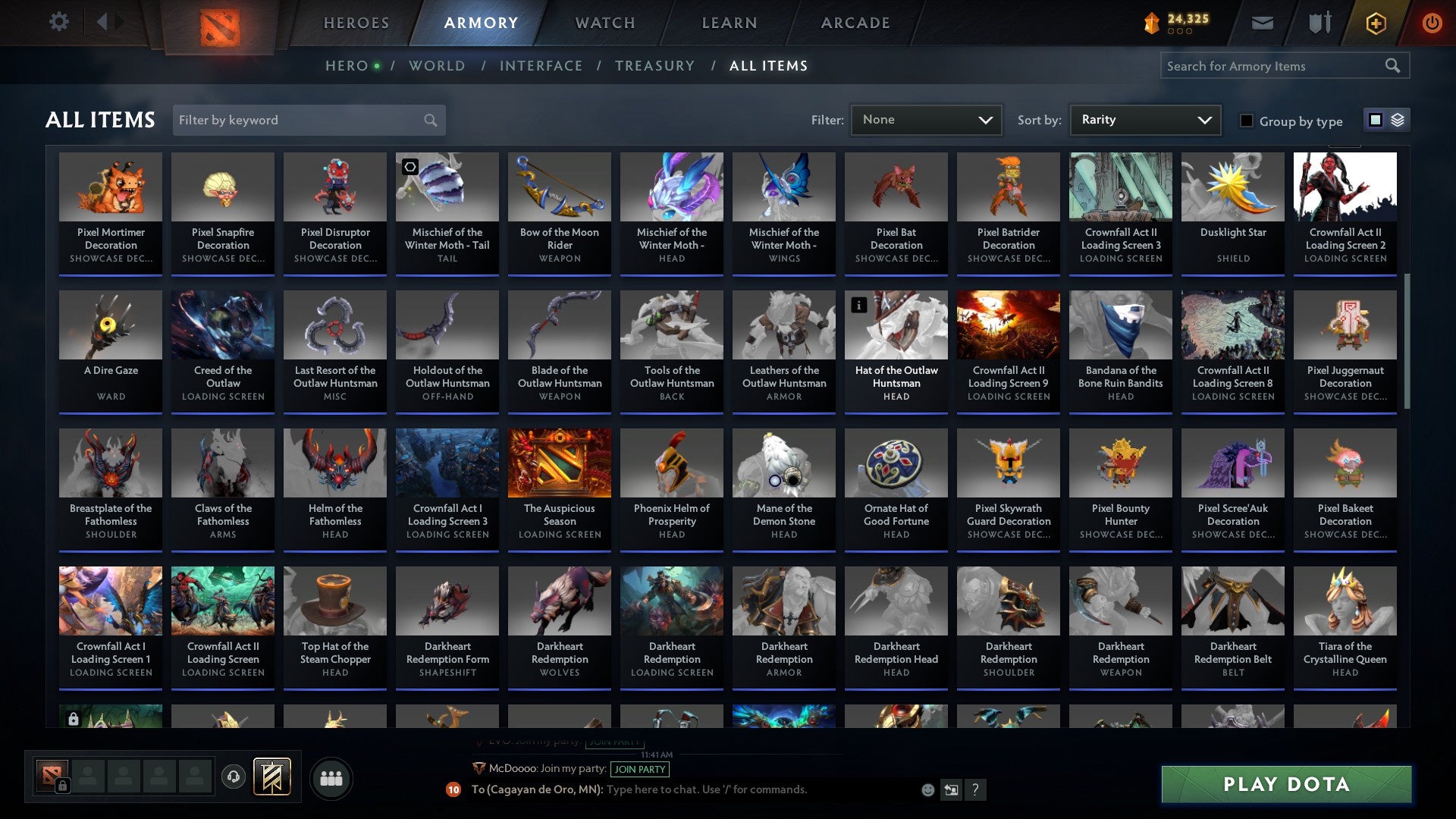Open the Sort by Rarity dropdown
Image resolution: width=1456 pixels, height=819 pixels.
click(x=1144, y=119)
